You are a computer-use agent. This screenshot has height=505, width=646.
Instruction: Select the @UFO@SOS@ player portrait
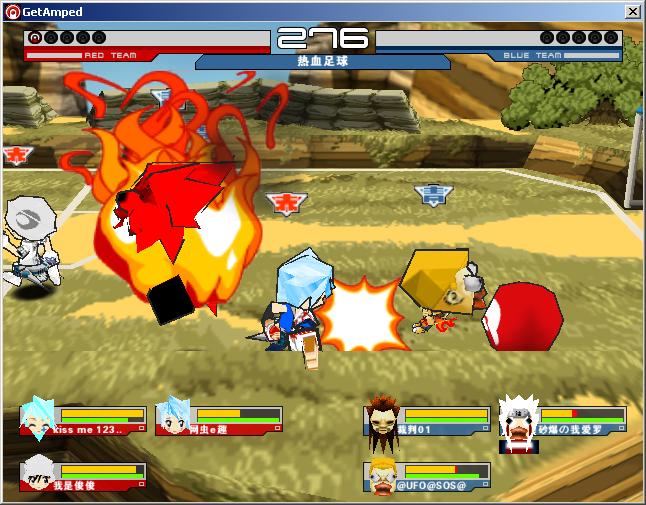pyautogui.click(x=381, y=475)
